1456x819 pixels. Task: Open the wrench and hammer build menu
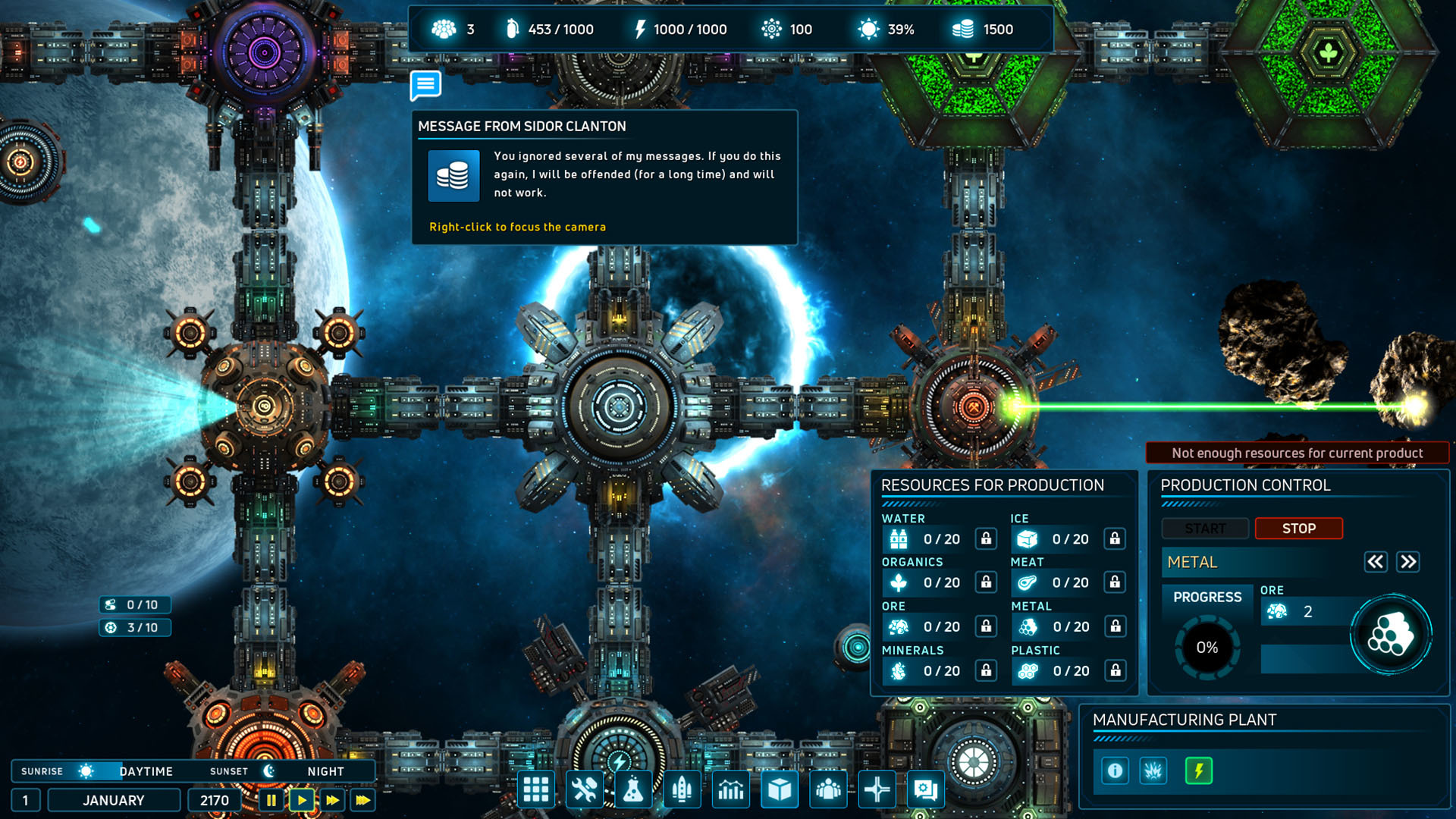click(x=585, y=790)
